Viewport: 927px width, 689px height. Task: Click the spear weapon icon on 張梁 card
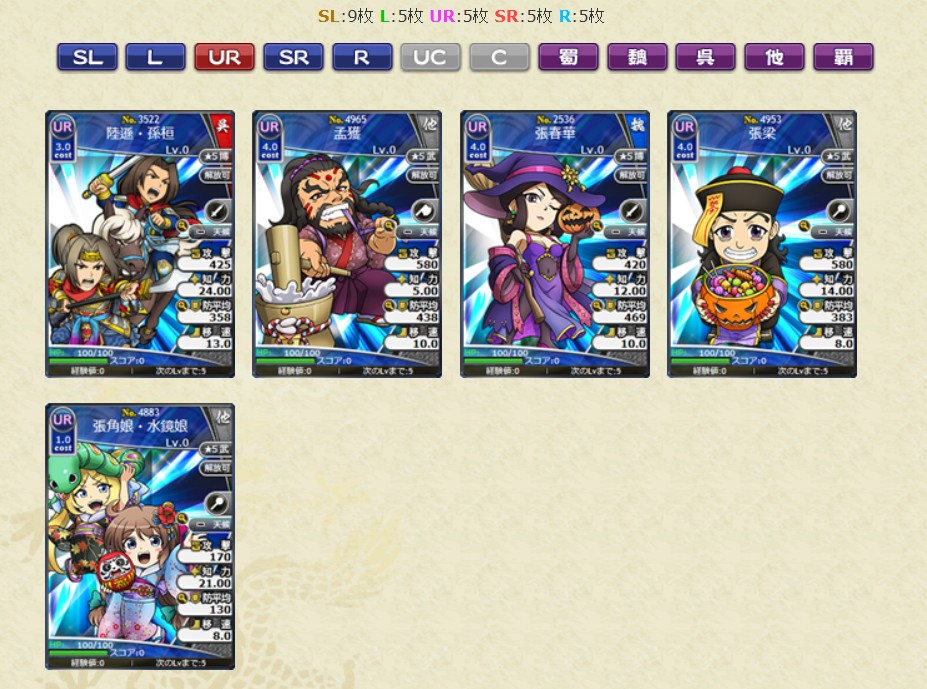click(x=838, y=210)
